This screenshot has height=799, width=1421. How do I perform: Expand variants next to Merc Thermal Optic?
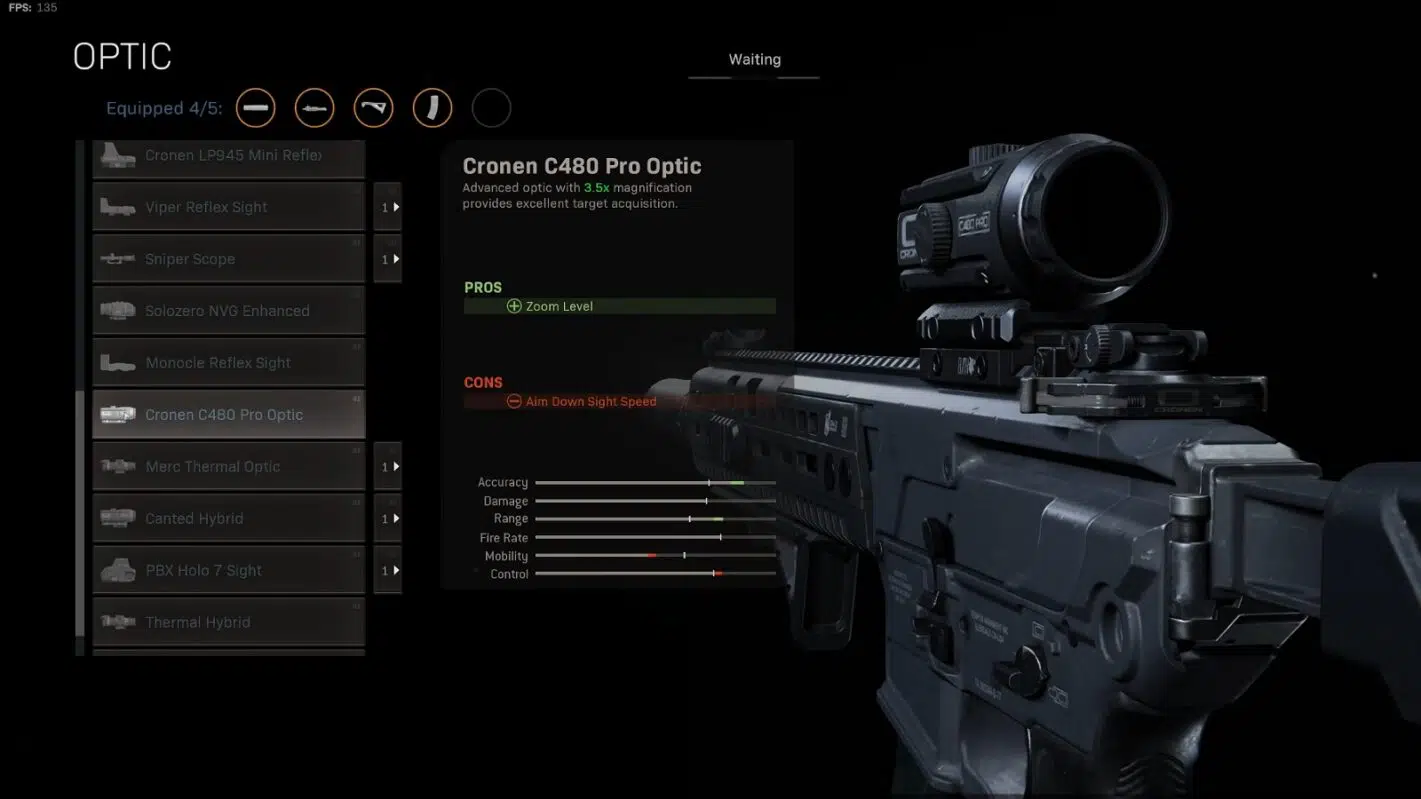pos(388,467)
